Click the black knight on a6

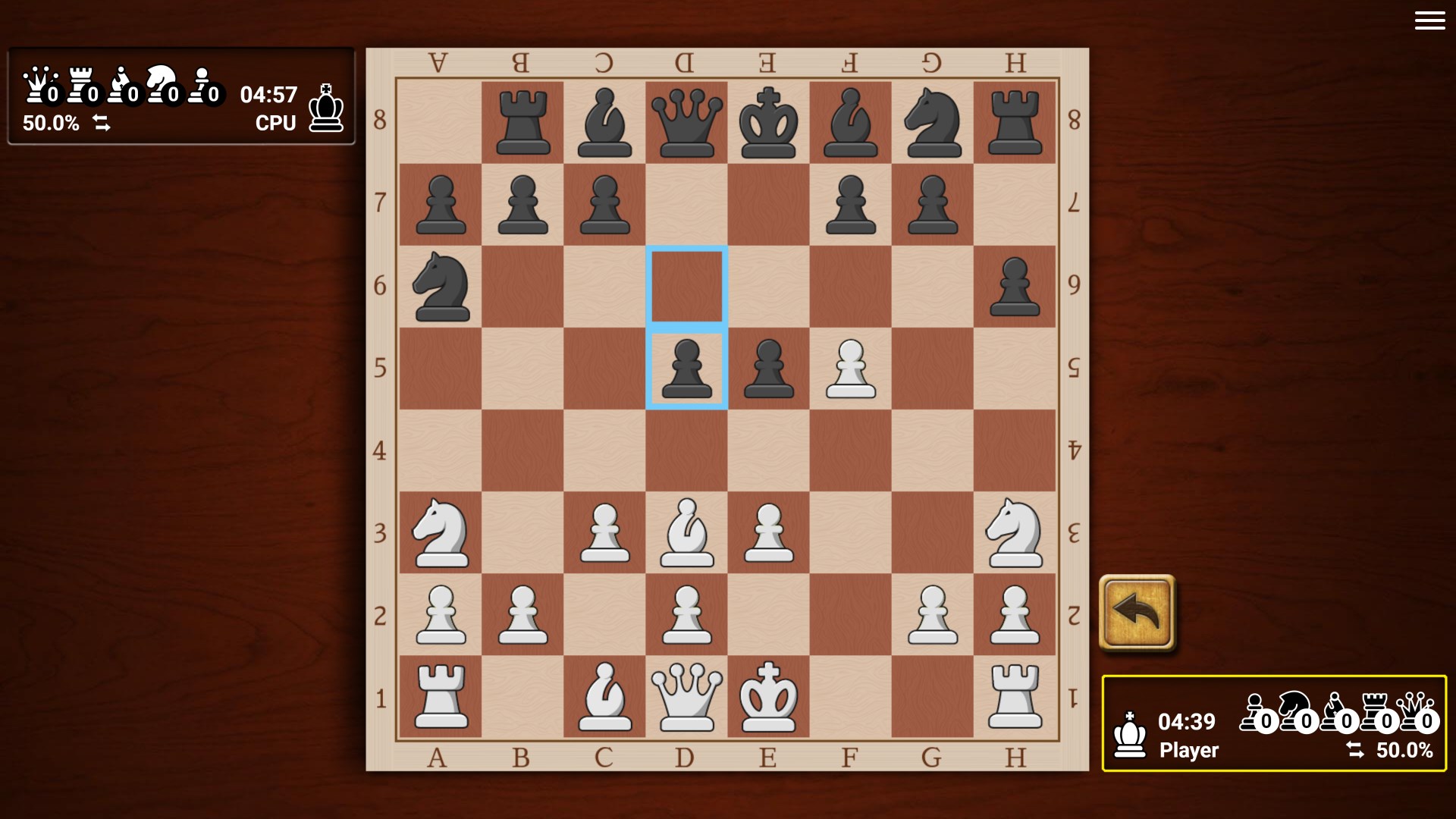[x=441, y=287]
